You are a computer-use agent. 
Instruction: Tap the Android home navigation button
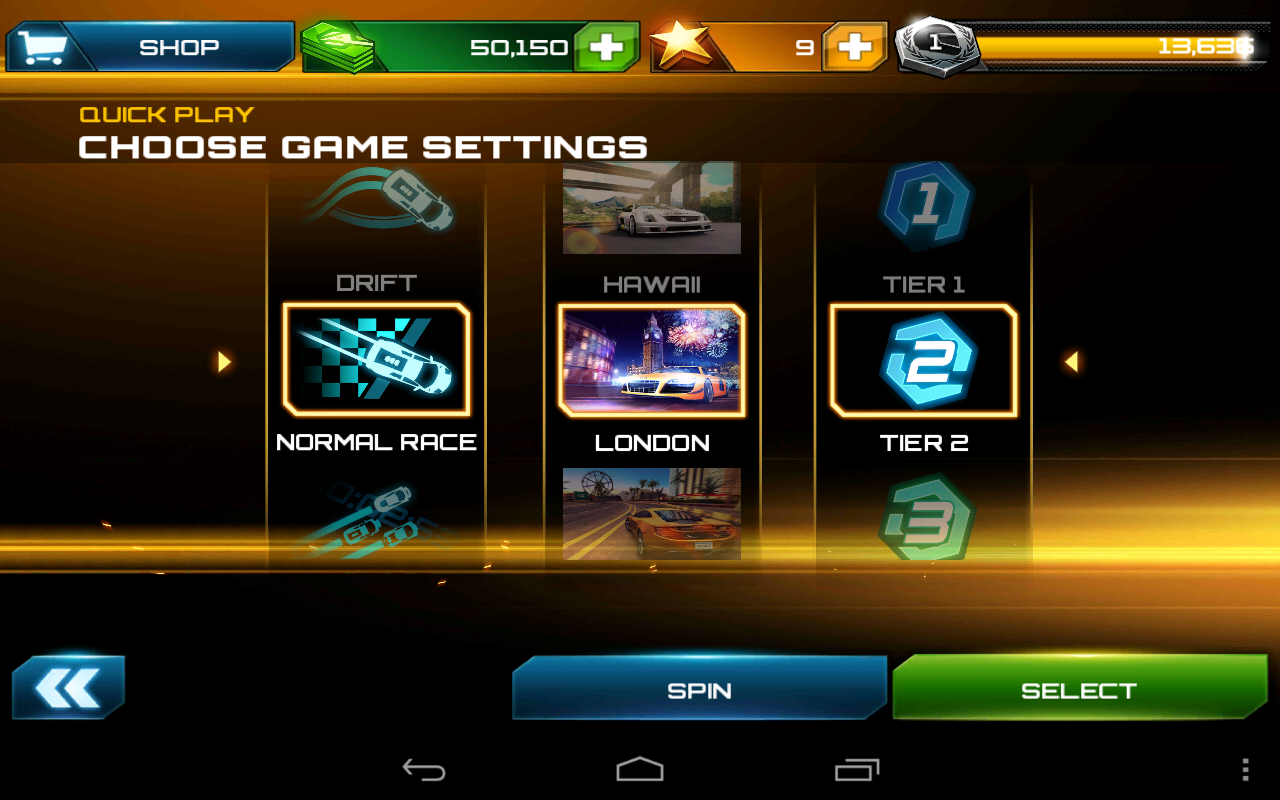[x=640, y=768]
